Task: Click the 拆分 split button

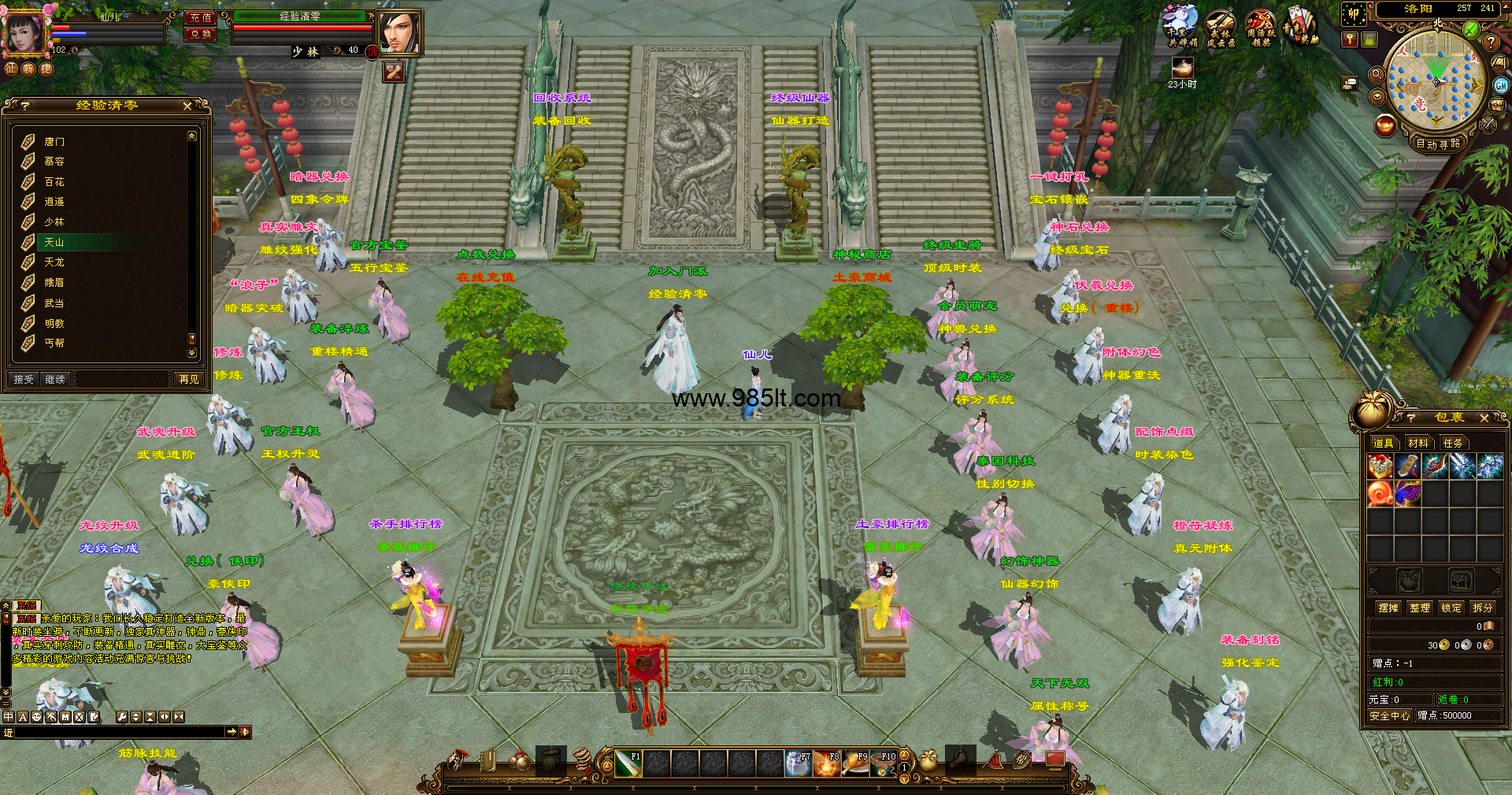Action: (x=1483, y=607)
